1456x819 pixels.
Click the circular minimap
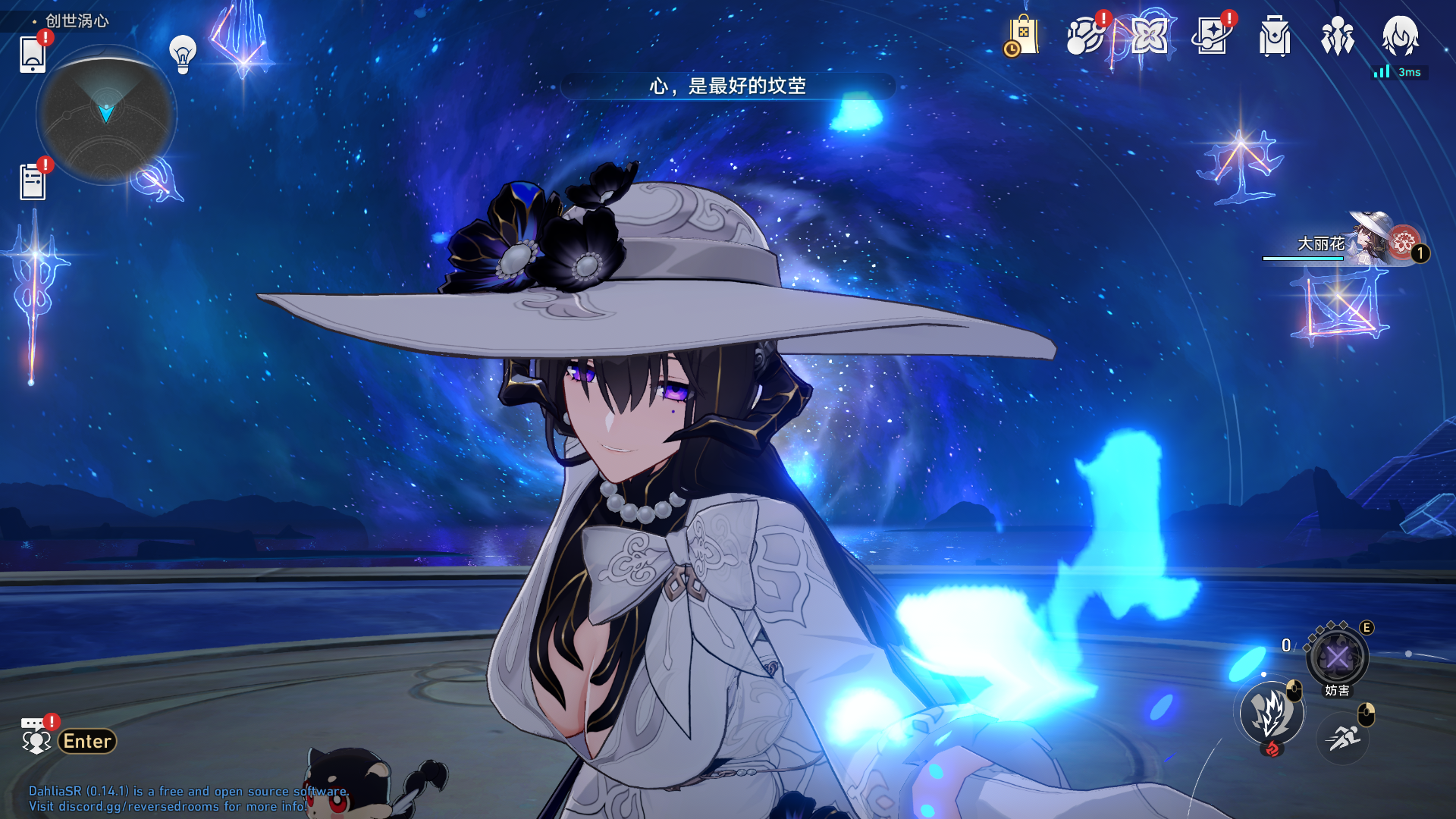point(108,114)
